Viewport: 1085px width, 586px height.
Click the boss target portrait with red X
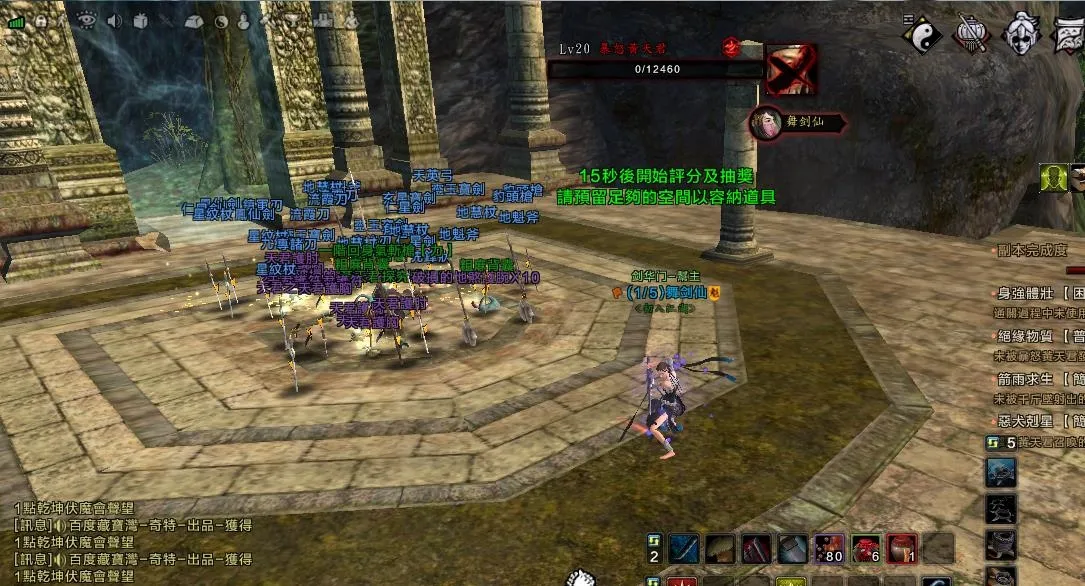coord(791,69)
